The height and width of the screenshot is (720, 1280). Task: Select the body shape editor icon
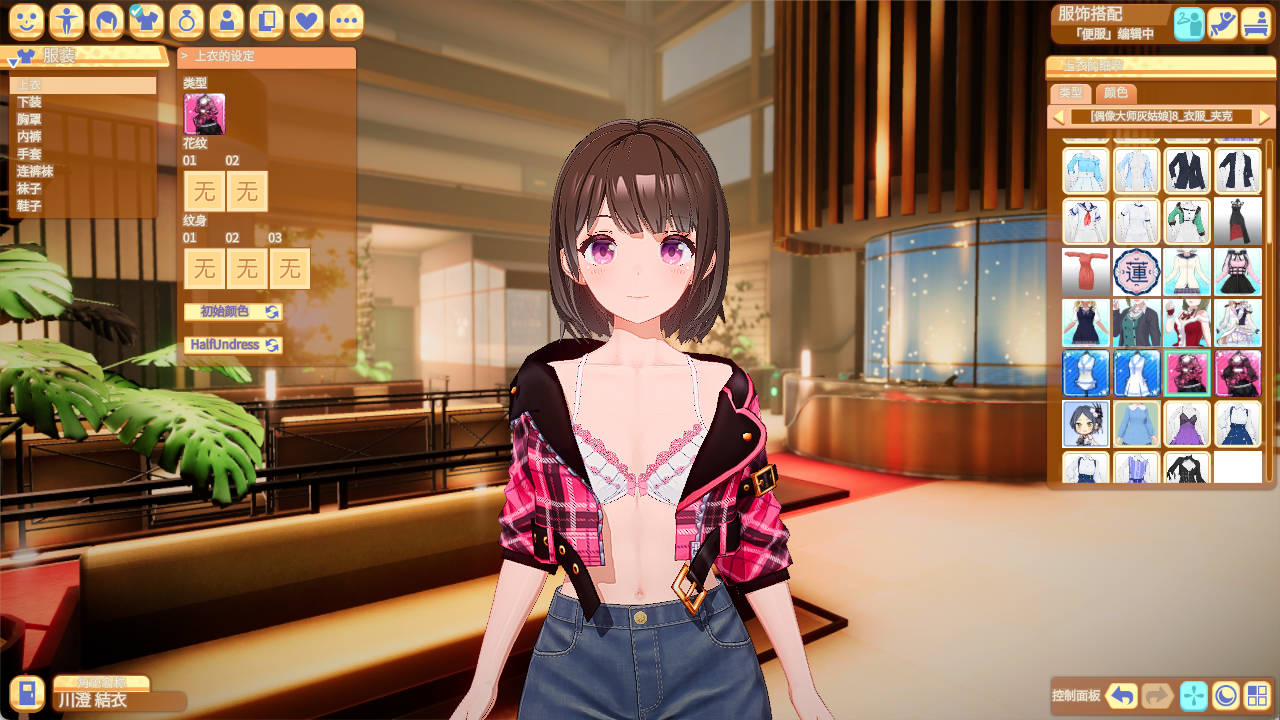pyautogui.click(x=66, y=20)
